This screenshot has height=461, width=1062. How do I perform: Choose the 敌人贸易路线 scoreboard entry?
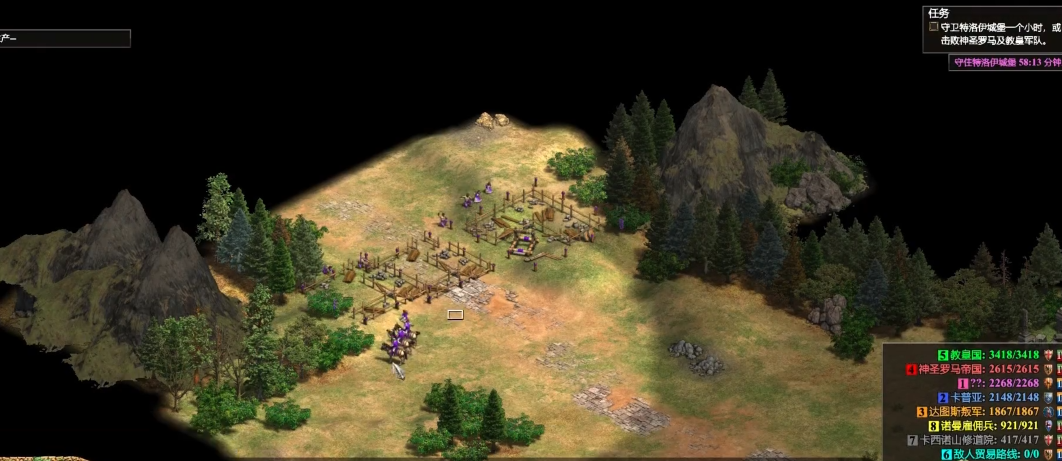pyautogui.click(x=990, y=453)
